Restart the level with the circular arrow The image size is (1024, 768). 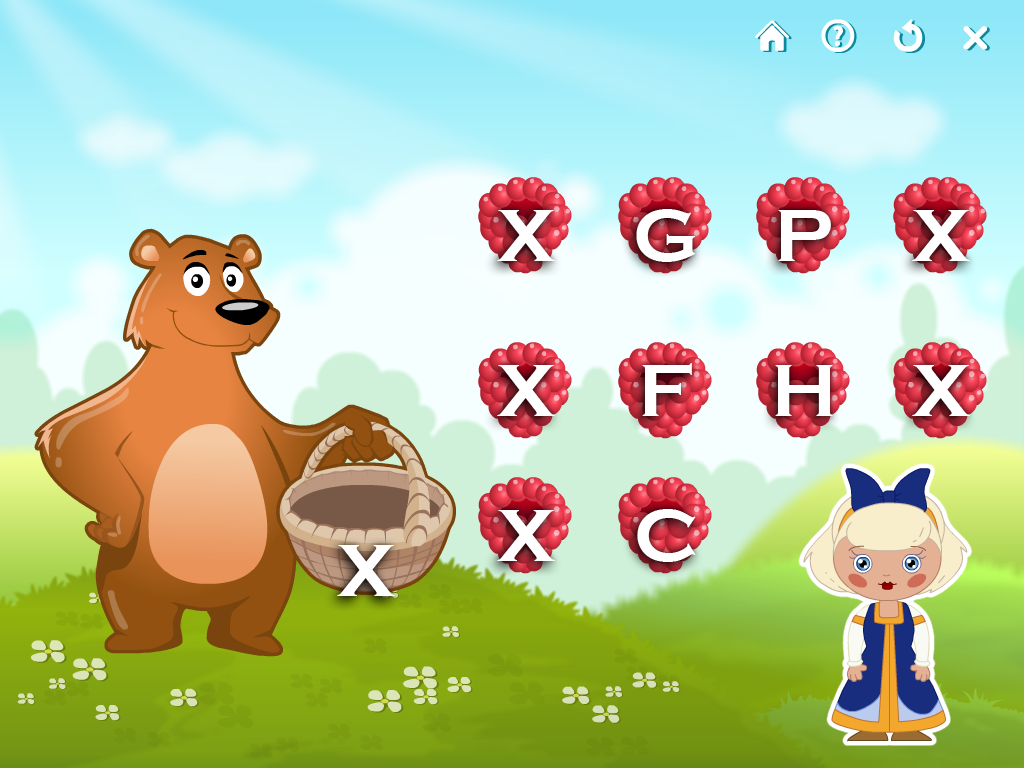[908, 37]
